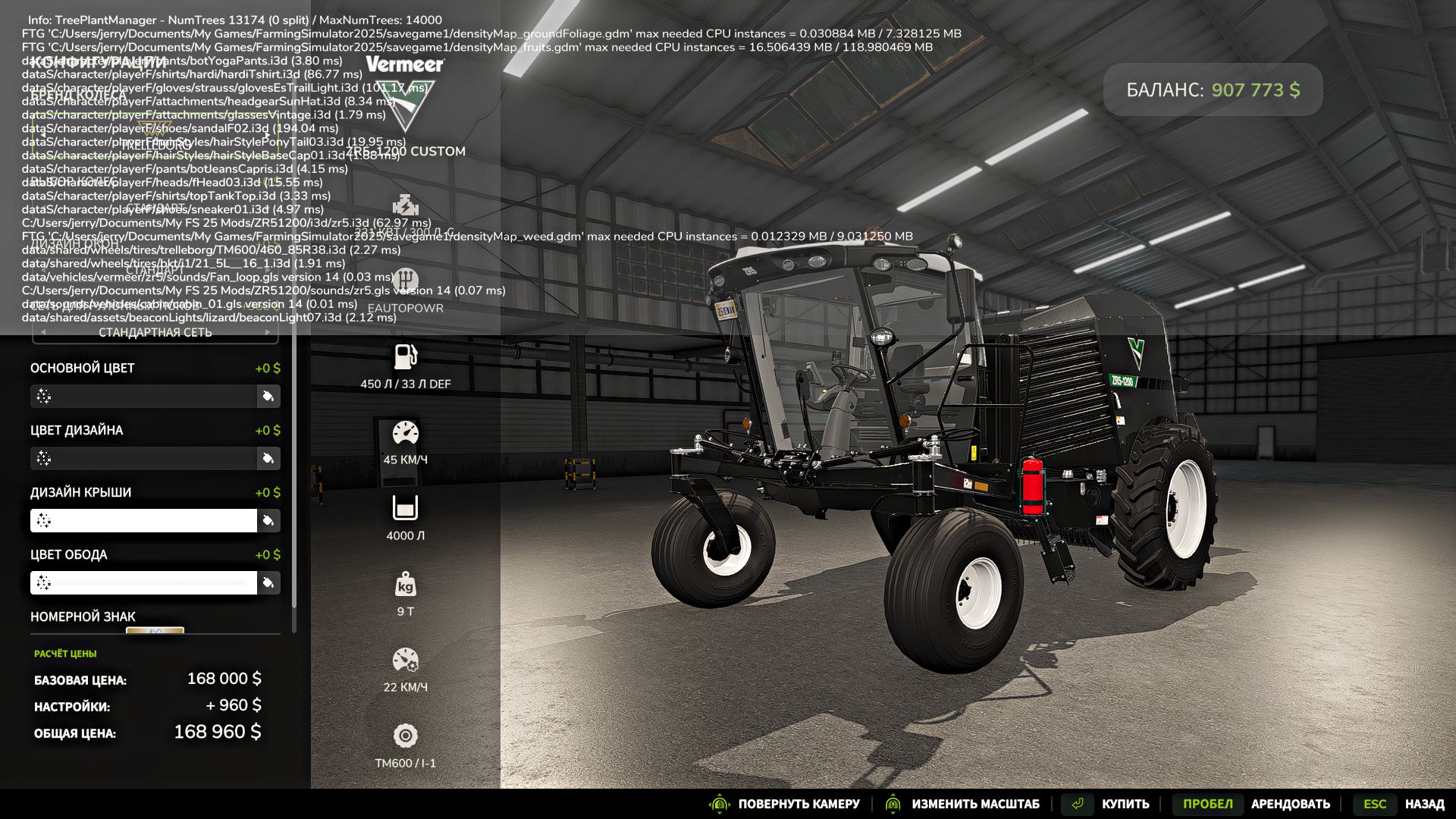This screenshot has width=1456, height=819.
Task: Select the ОСНОВНОЙ ЦВЕТ color bar
Action: (x=144, y=396)
